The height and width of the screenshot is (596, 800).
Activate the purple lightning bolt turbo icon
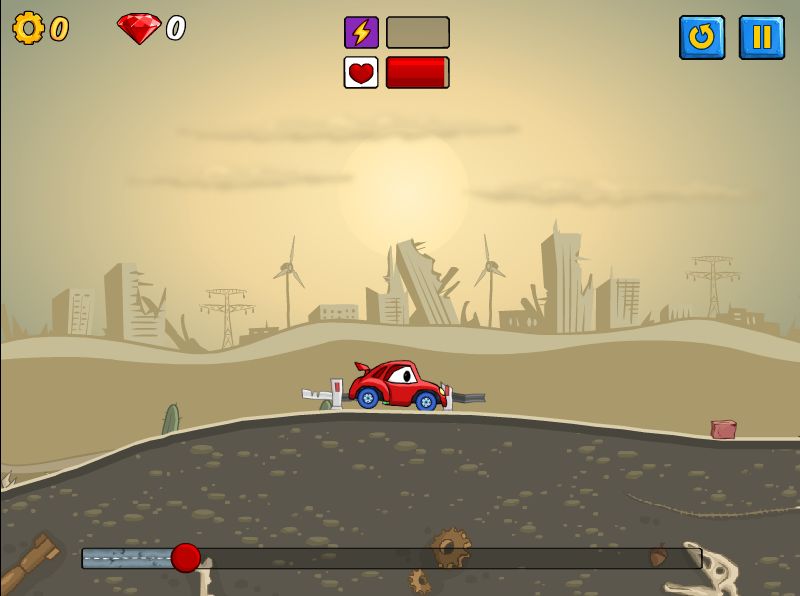pyautogui.click(x=361, y=32)
